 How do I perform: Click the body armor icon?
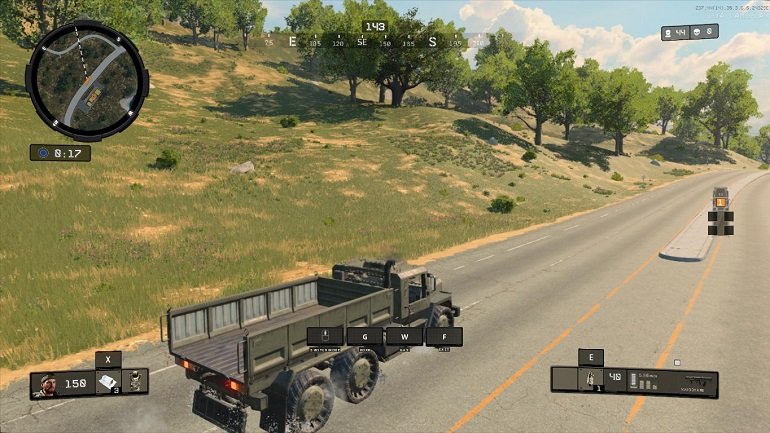(135, 382)
